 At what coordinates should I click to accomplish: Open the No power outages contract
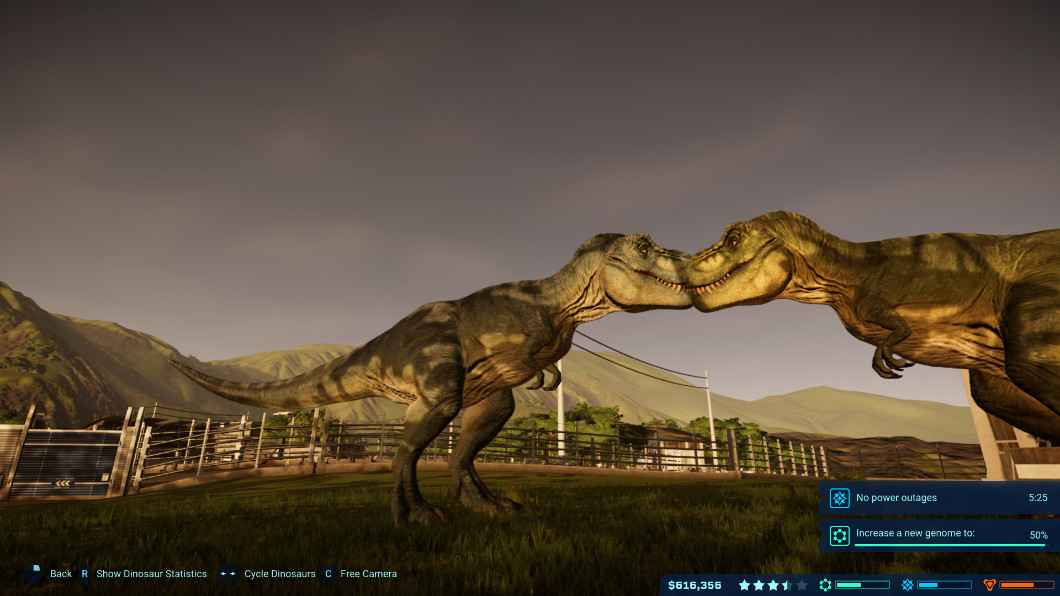tap(937, 497)
